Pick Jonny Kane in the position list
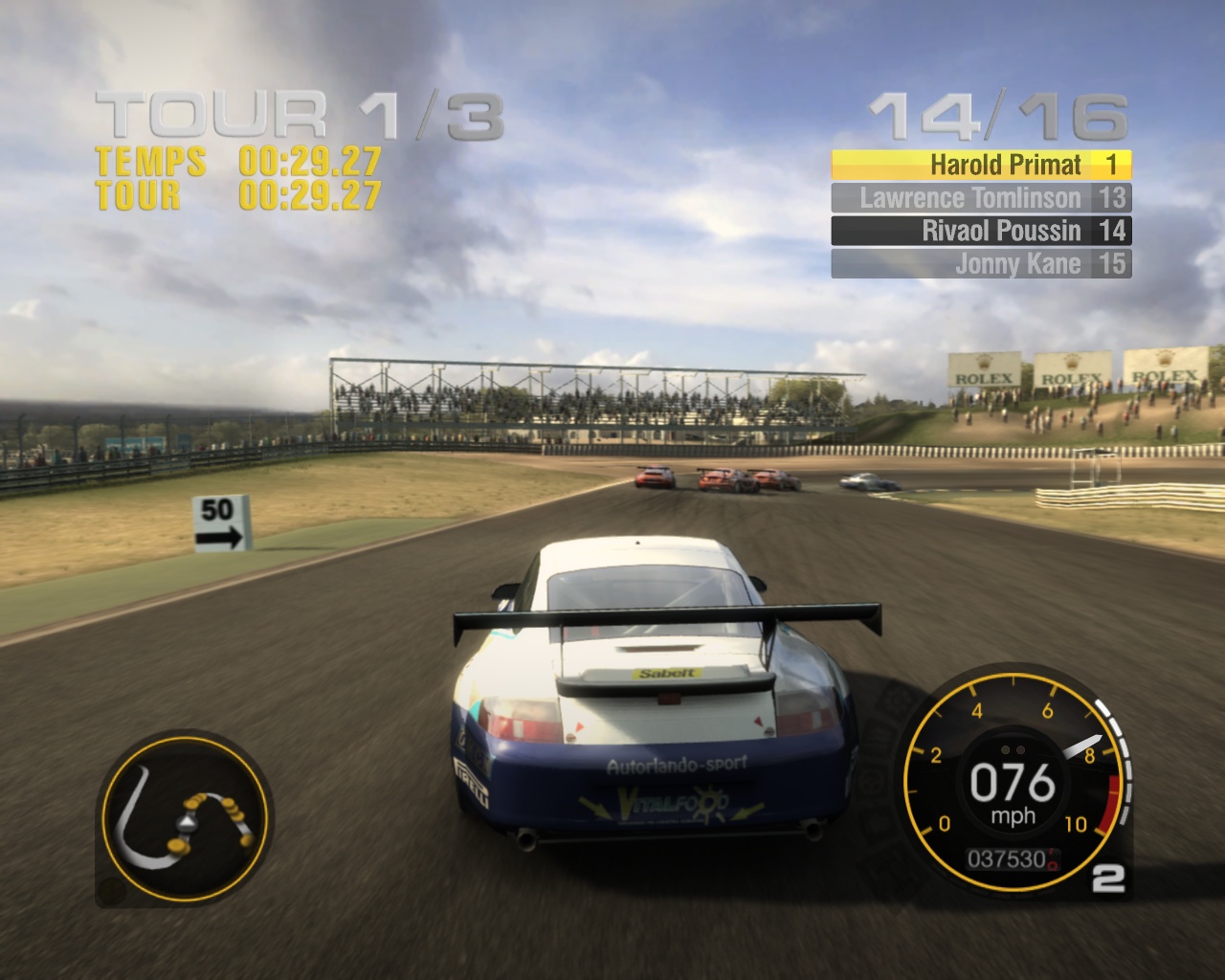 [981, 264]
